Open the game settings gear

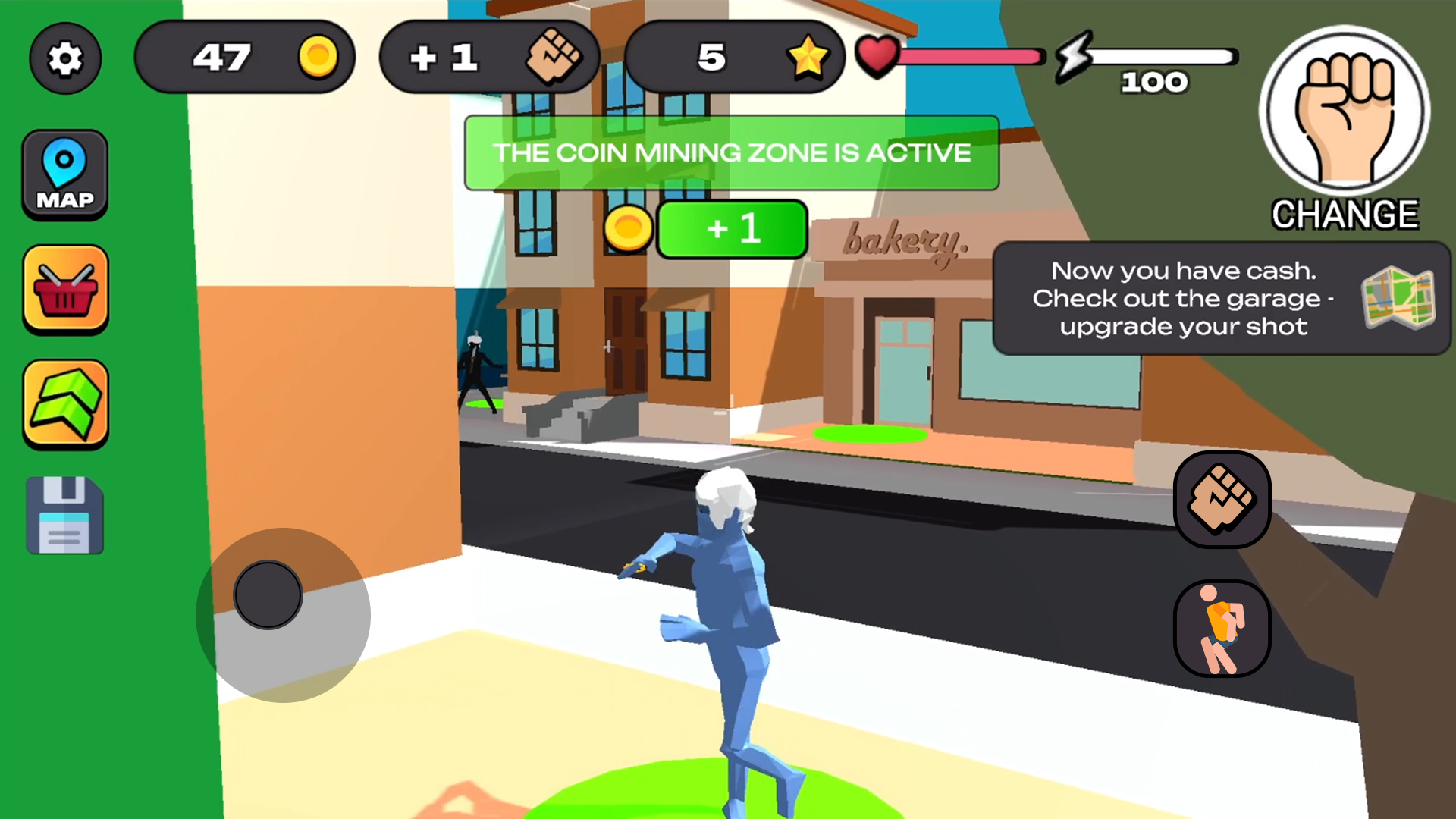[x=64, y=58]
